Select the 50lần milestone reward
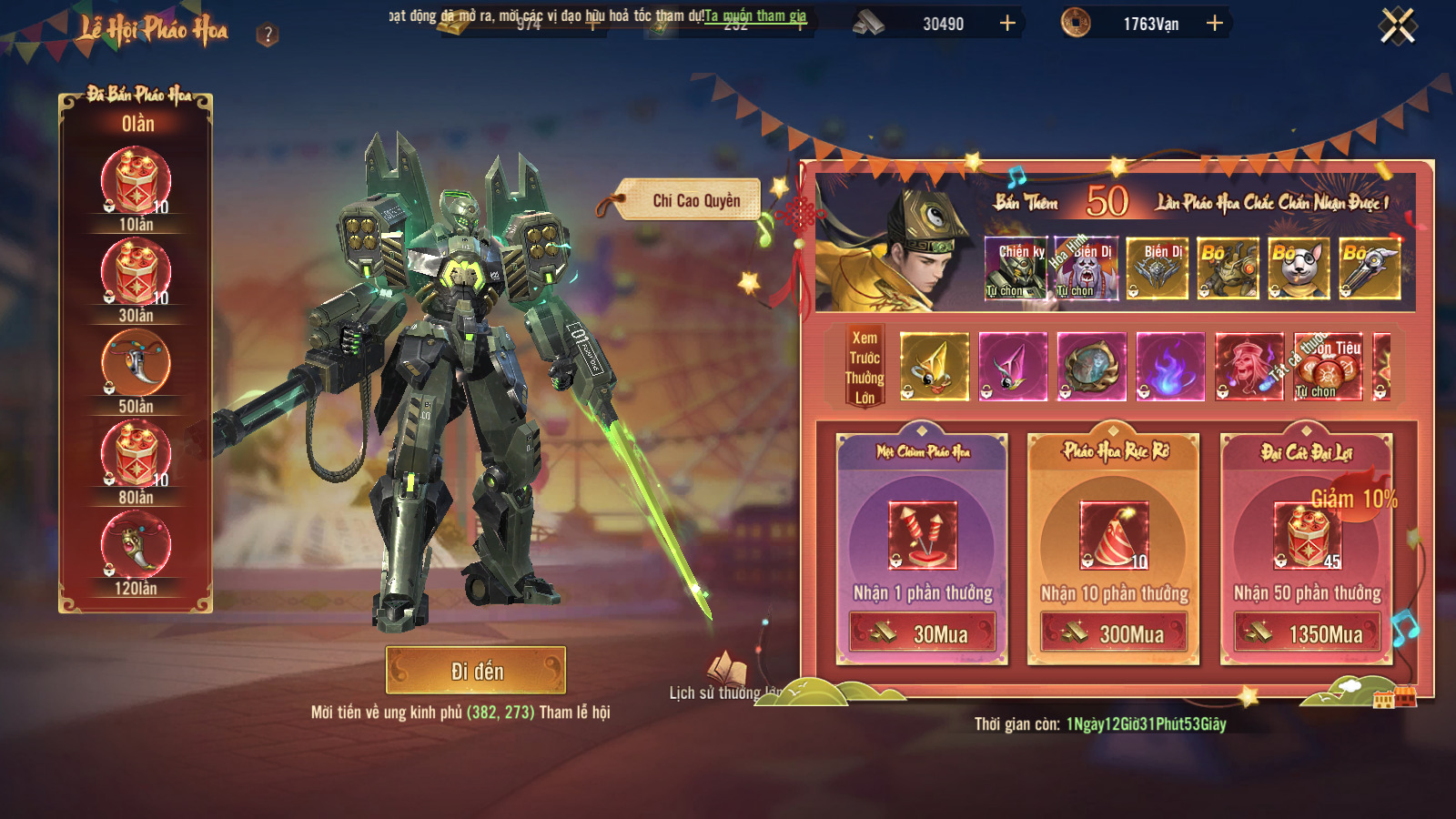This screenshot has width=1456, height=819. 136,363
